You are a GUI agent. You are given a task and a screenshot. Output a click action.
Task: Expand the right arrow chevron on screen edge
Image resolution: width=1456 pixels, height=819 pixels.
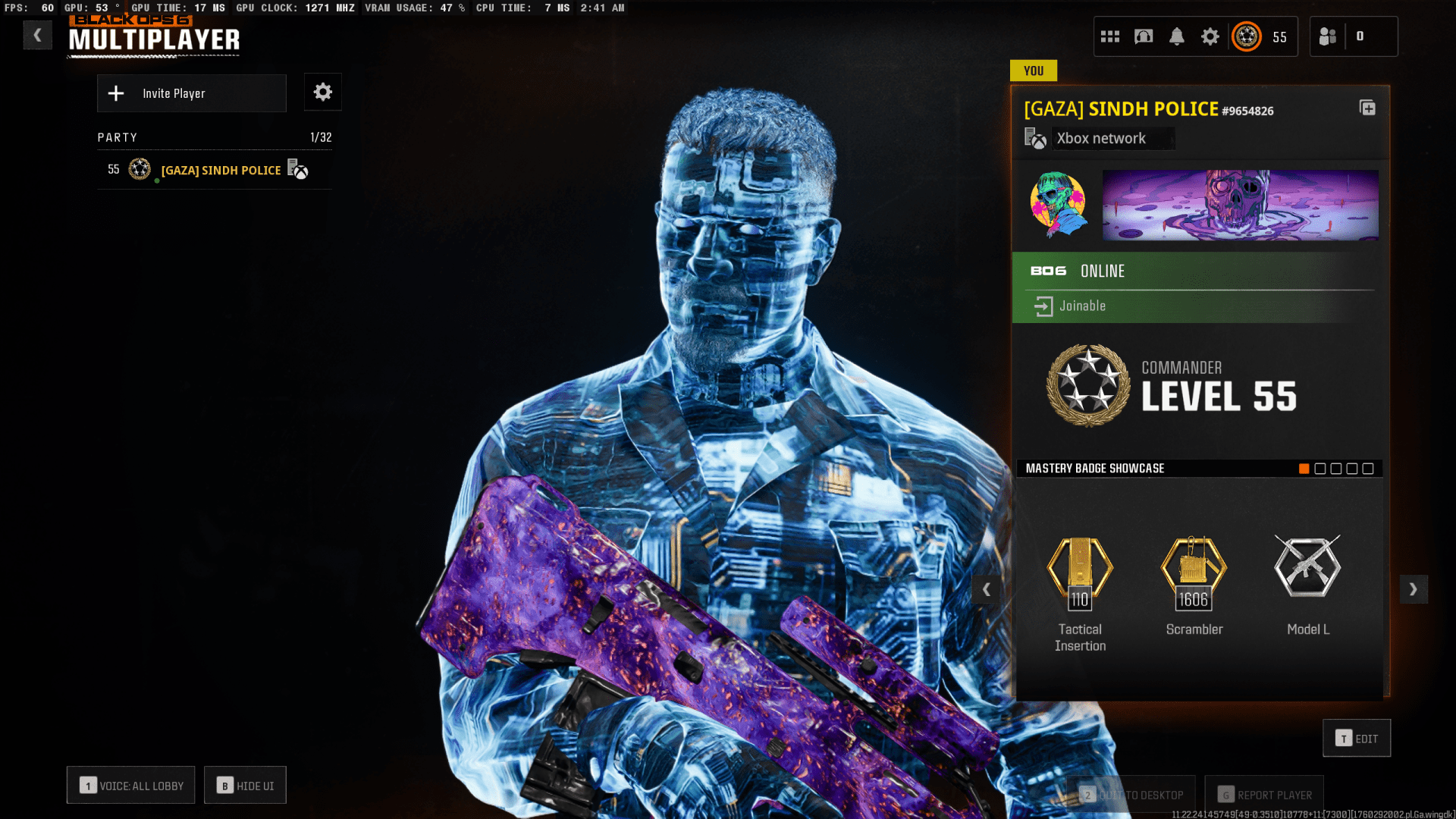(1414, 589)
